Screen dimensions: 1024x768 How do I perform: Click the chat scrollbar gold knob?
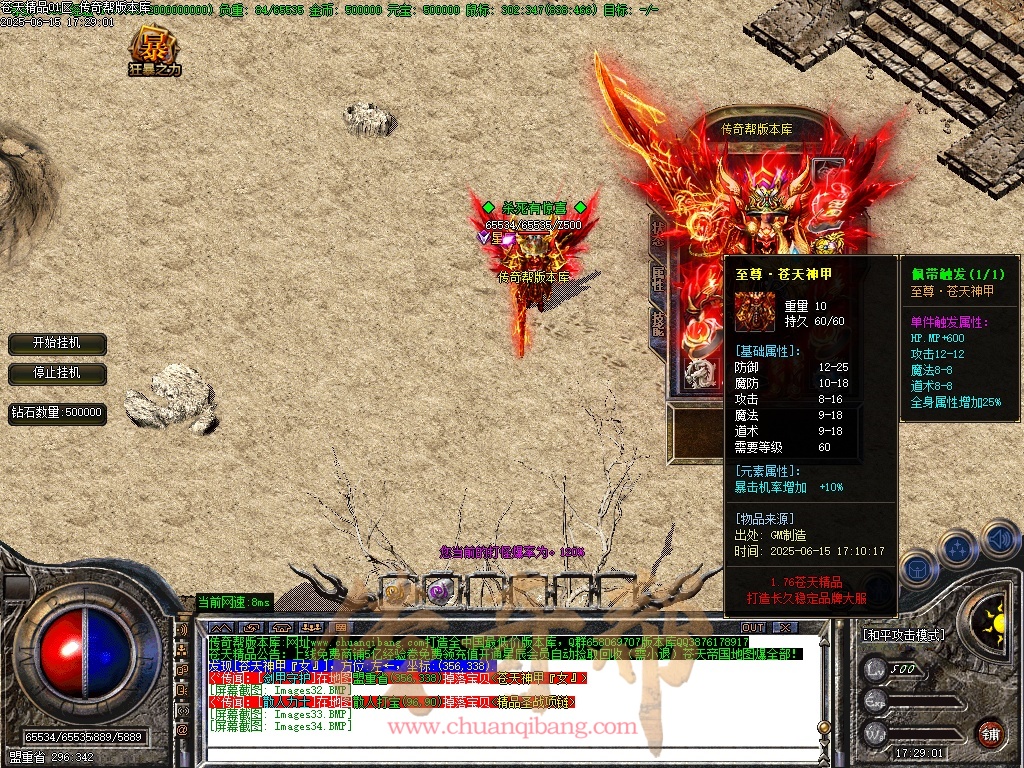coord(824,727)
